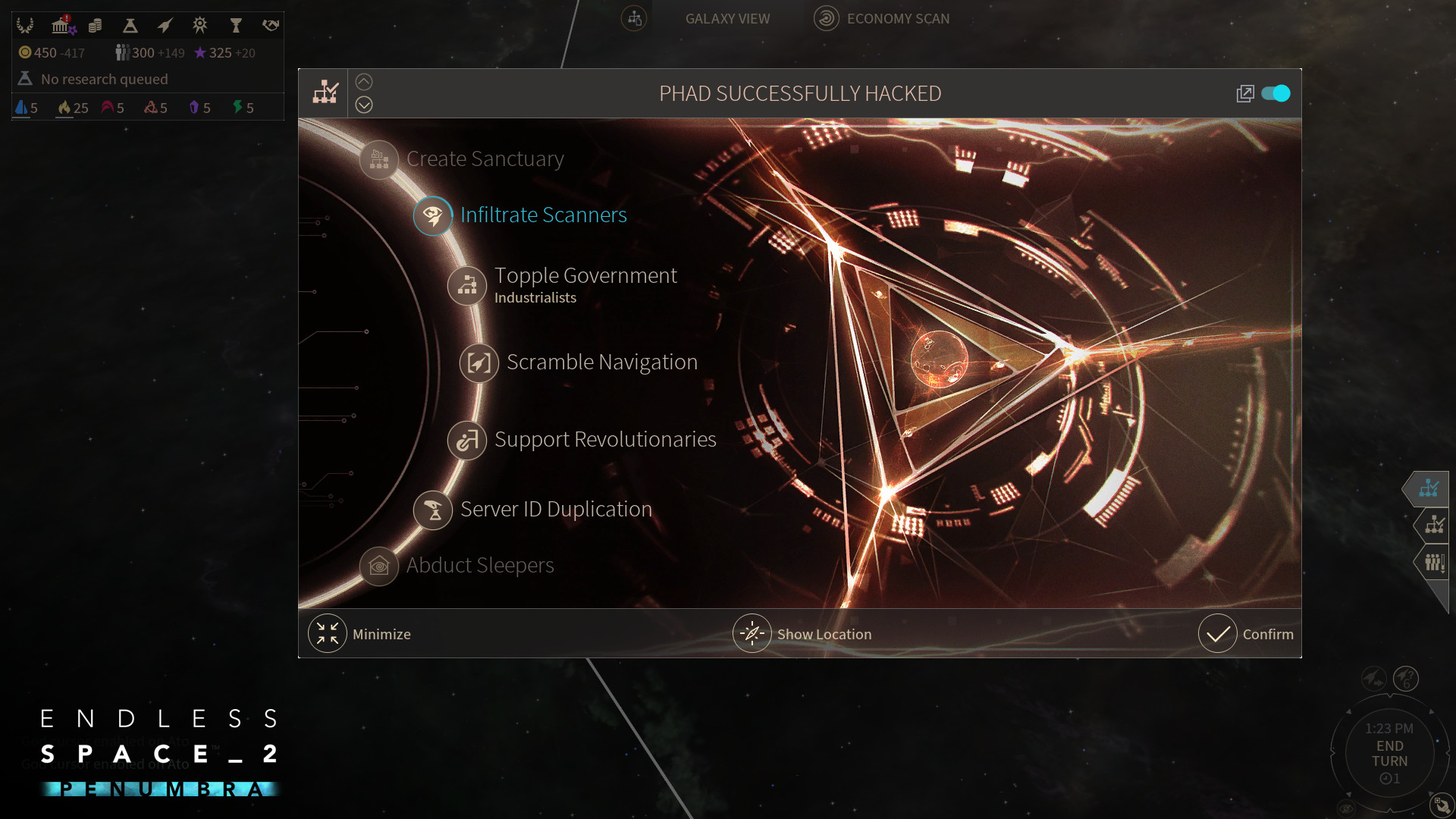Viewport: 1456px width, 819px height.
Task: Open the Senate screen with the alert
Action: [61, 25]
